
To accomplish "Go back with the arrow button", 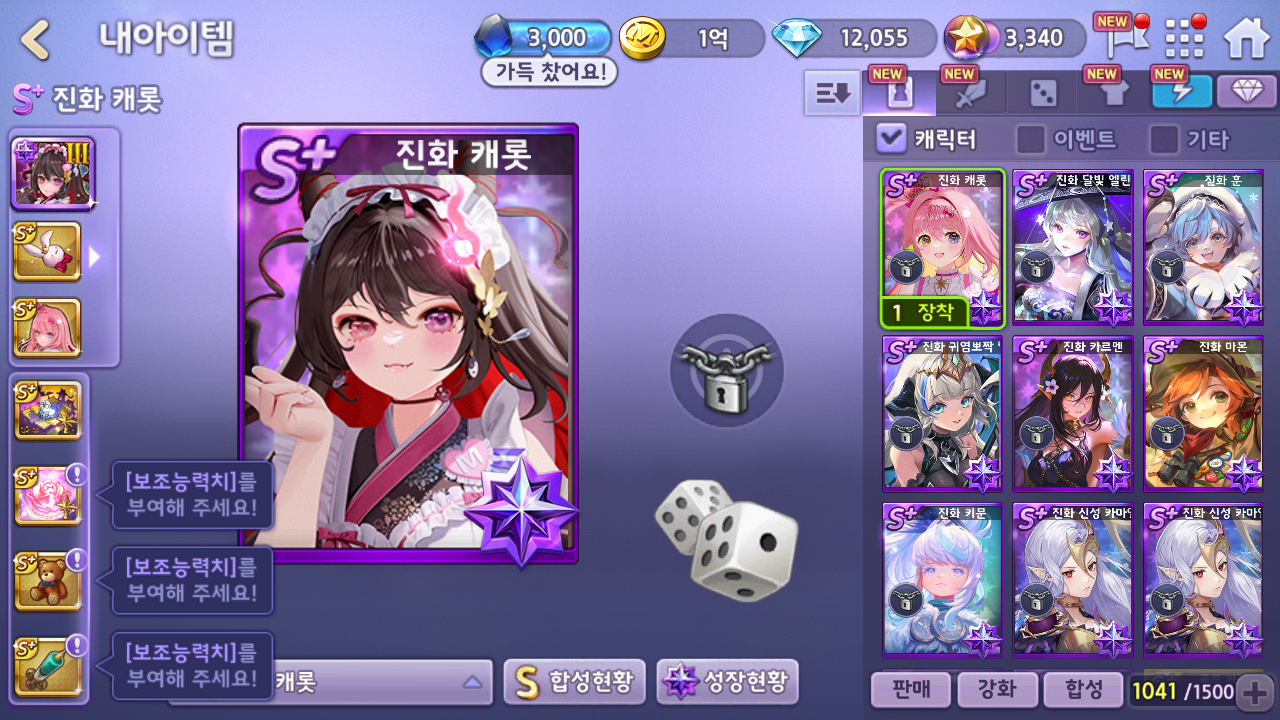I will click(x=35, y=40).
